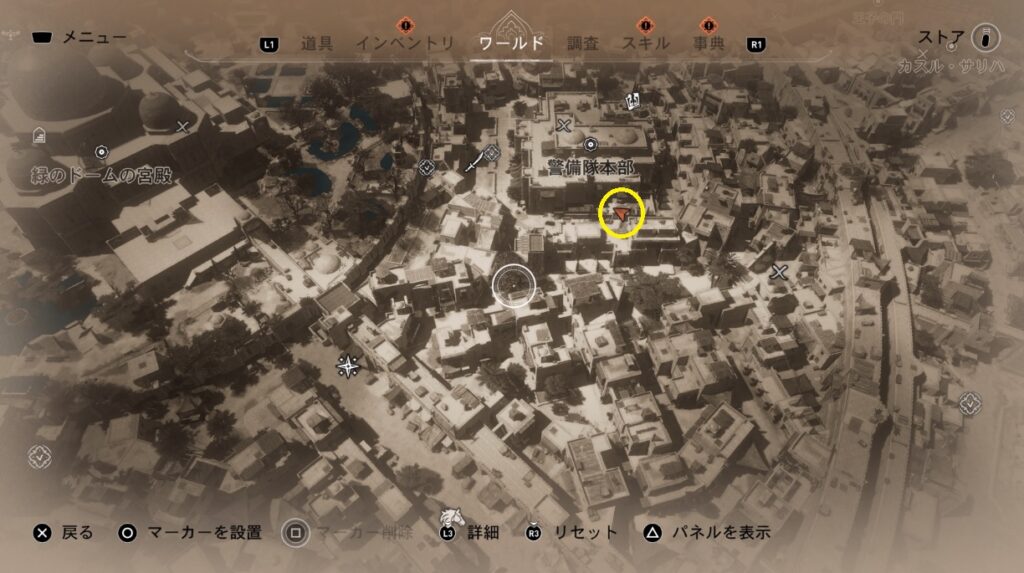Select the 警備隊本部 map marker
Viewport: 1024px width, 573px height.
point(590,145)
